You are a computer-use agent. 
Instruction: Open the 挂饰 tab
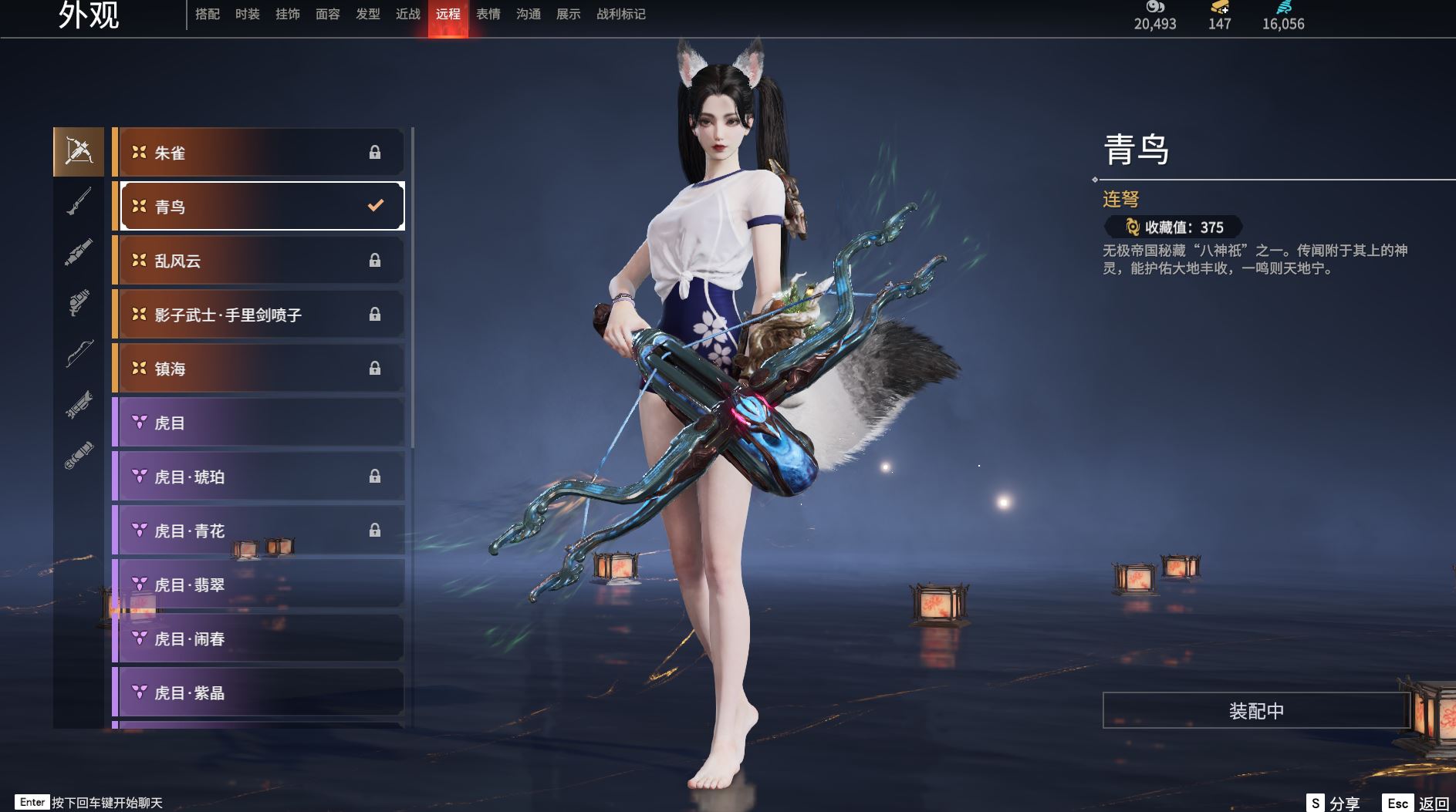288,14
